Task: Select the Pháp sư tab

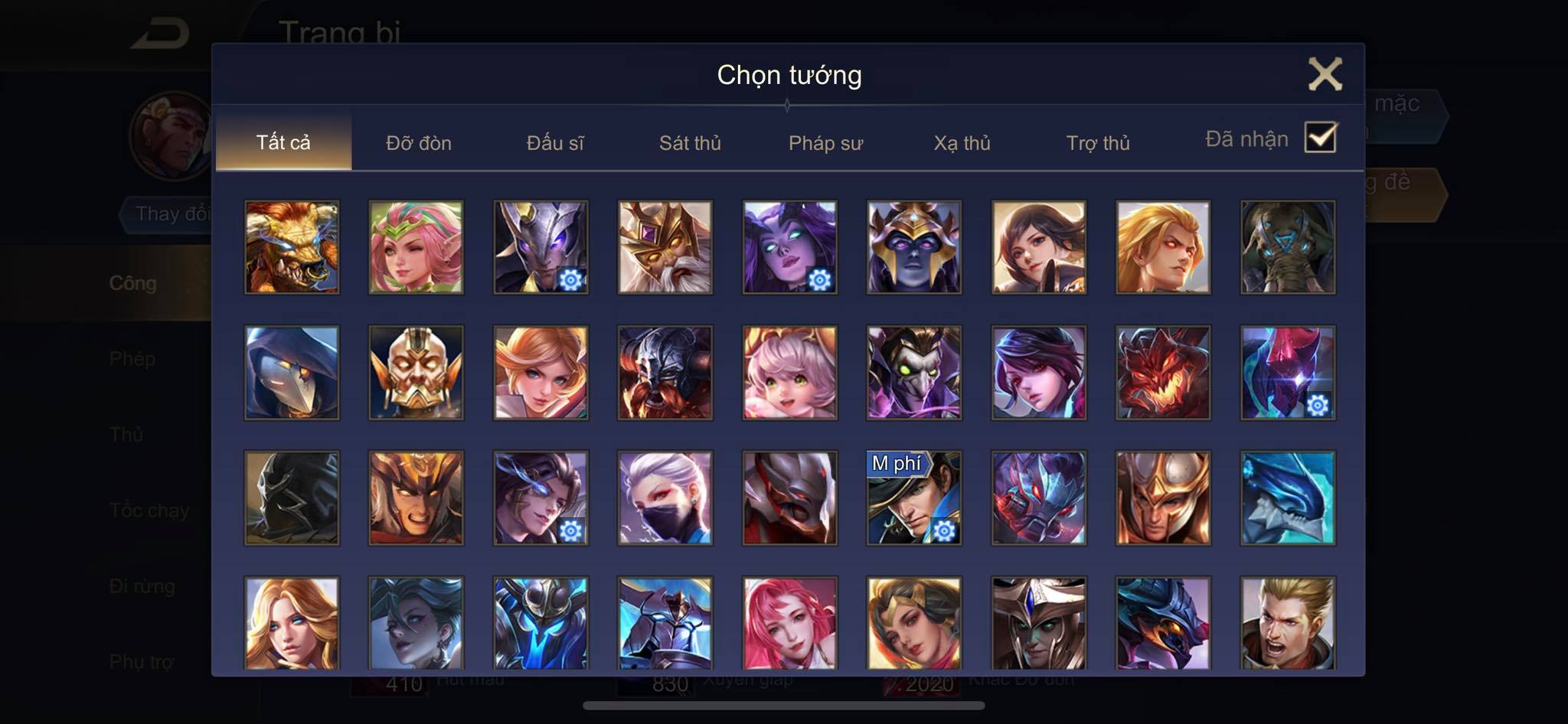Action: (825, 142)
